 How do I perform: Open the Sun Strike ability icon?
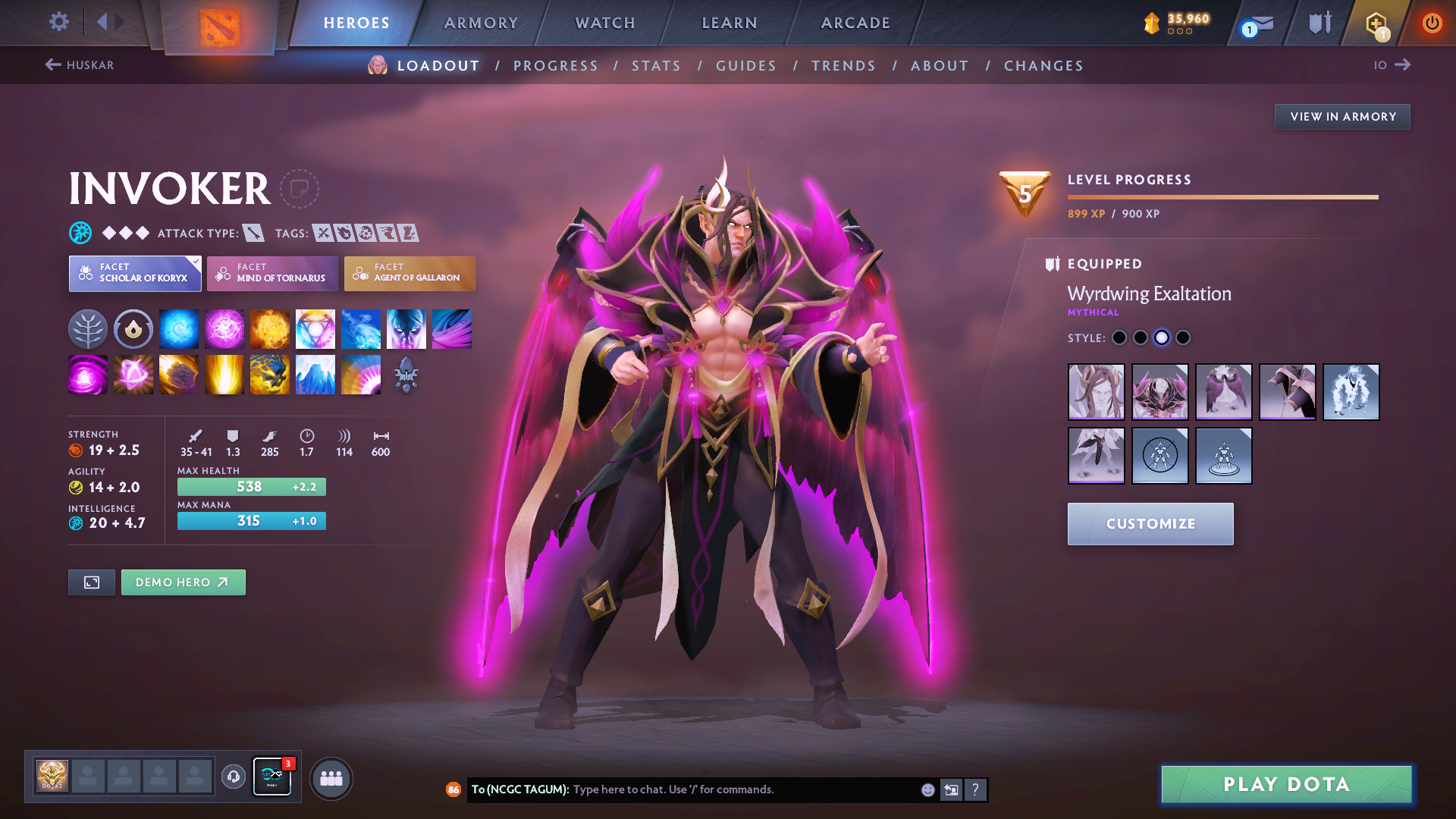point(224,375)
